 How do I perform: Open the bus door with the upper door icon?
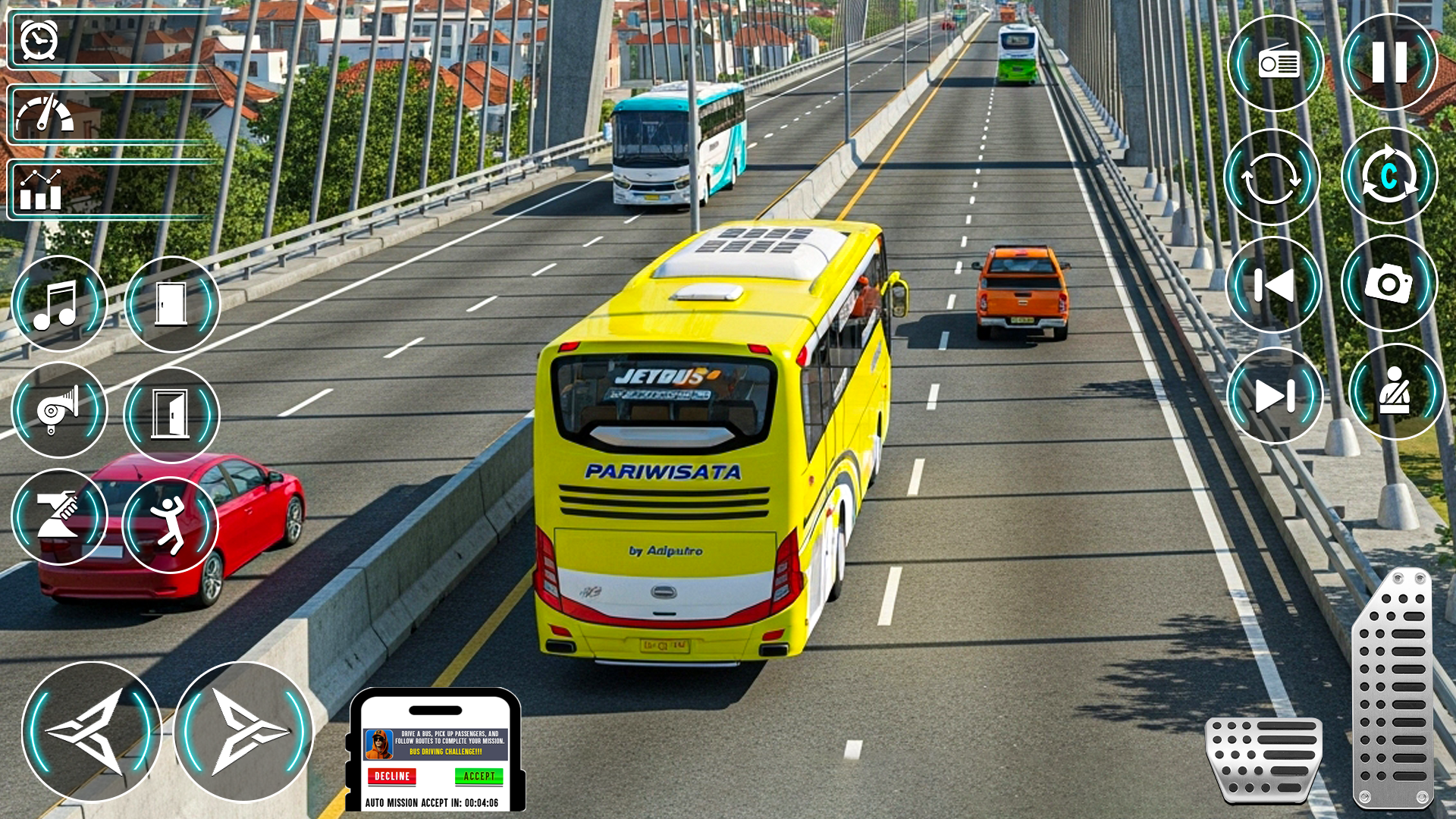tap(172, 304)
